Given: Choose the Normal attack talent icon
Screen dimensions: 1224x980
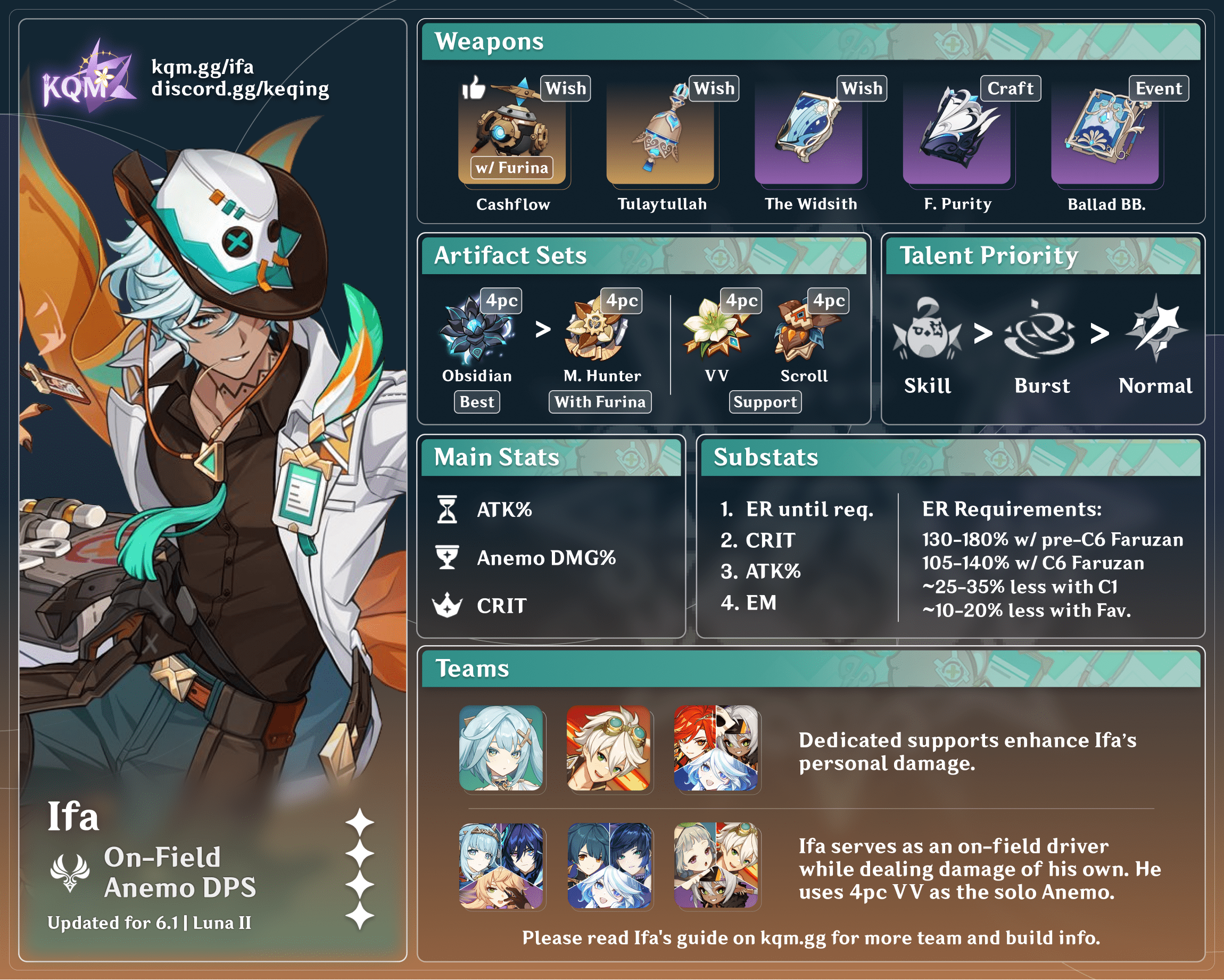Looking at the screenshot, I should pos(1156,330).
